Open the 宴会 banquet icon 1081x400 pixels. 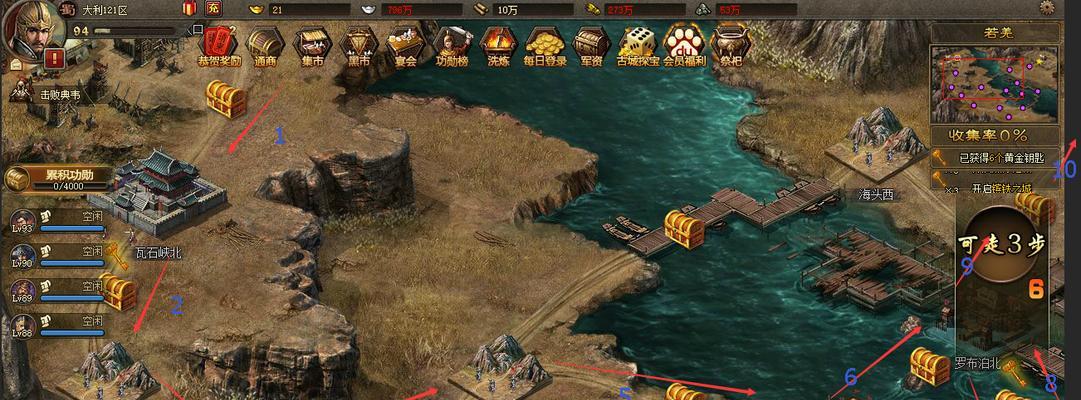404,43
